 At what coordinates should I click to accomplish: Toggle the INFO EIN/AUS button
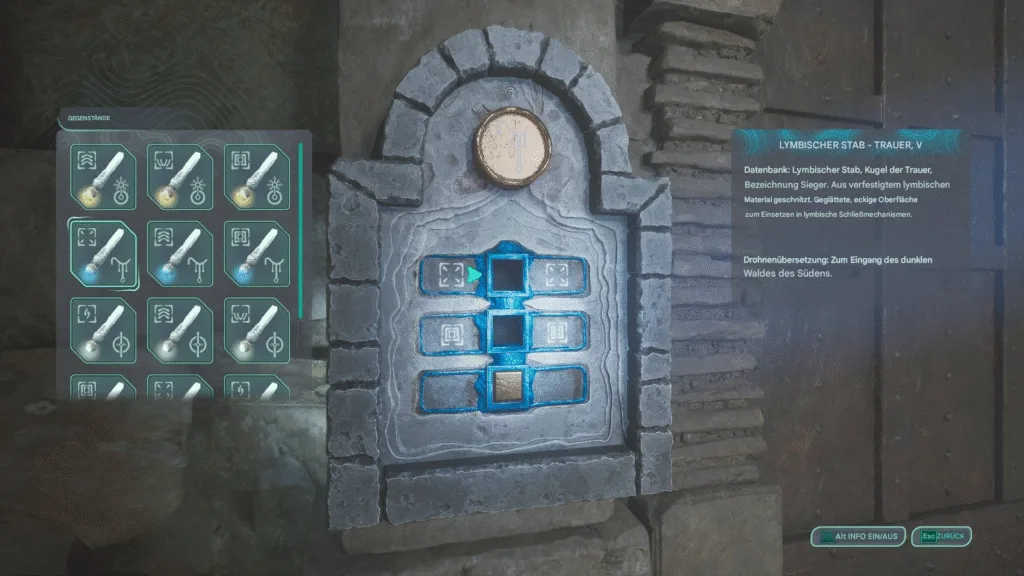[x=857, y=537]
